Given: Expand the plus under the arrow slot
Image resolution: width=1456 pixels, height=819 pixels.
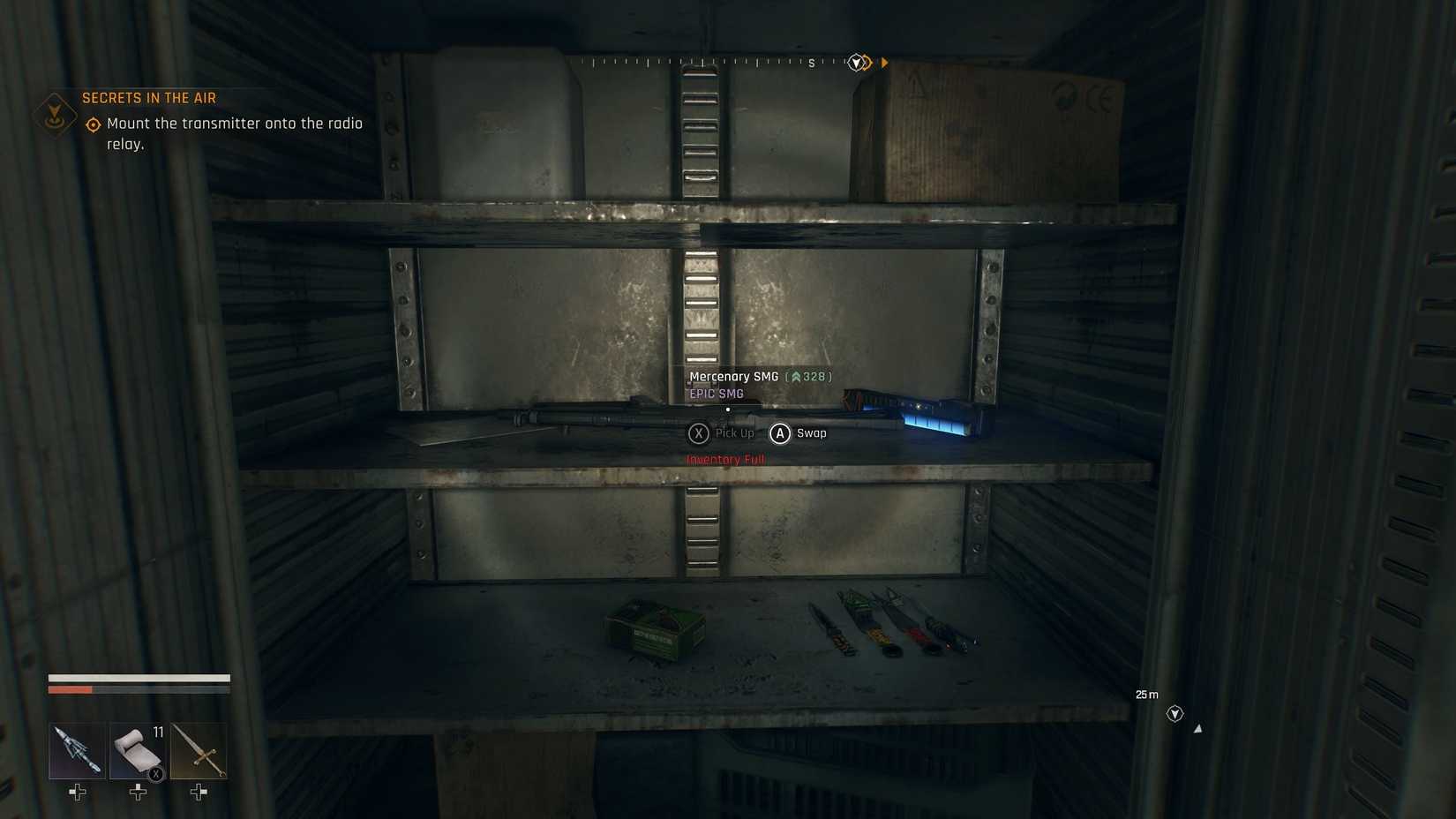Looking at the screenshot, I should [76, 793].
